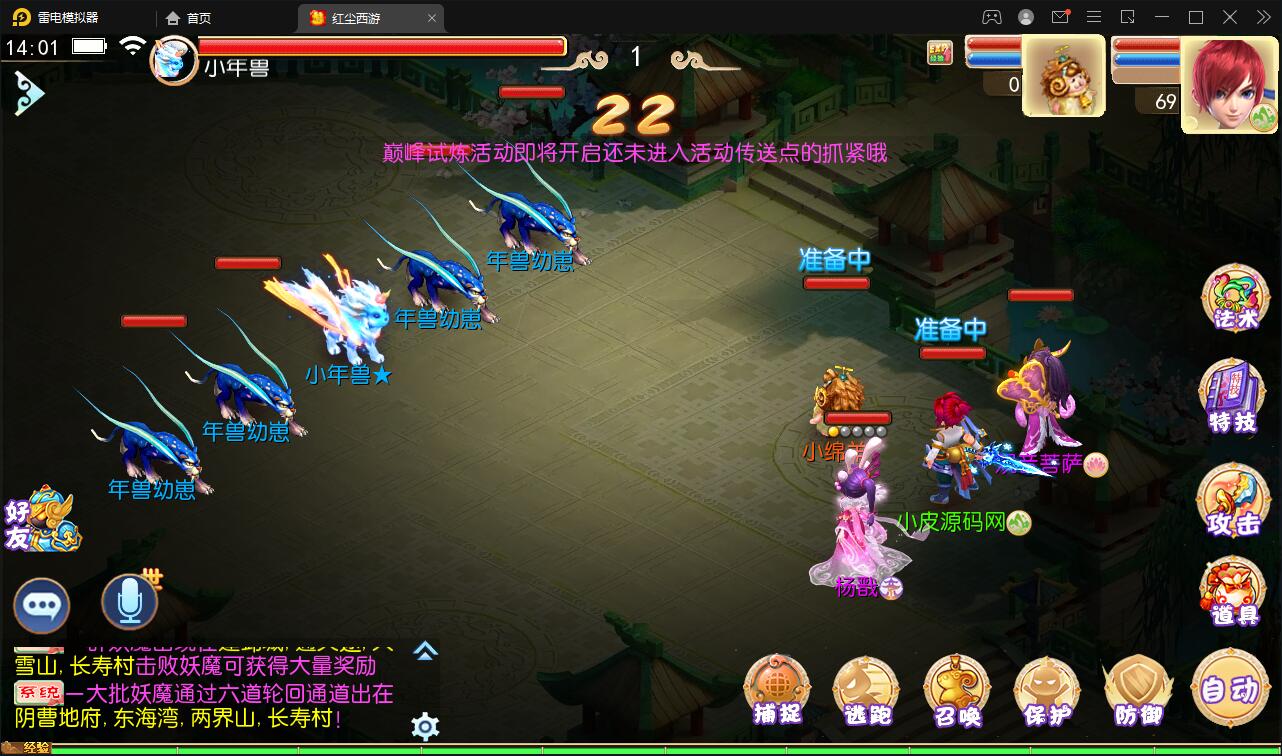
Task: Collapse the emulator toolbar with double chevron
Action: pyautogui.click(x=1262, y=17)
